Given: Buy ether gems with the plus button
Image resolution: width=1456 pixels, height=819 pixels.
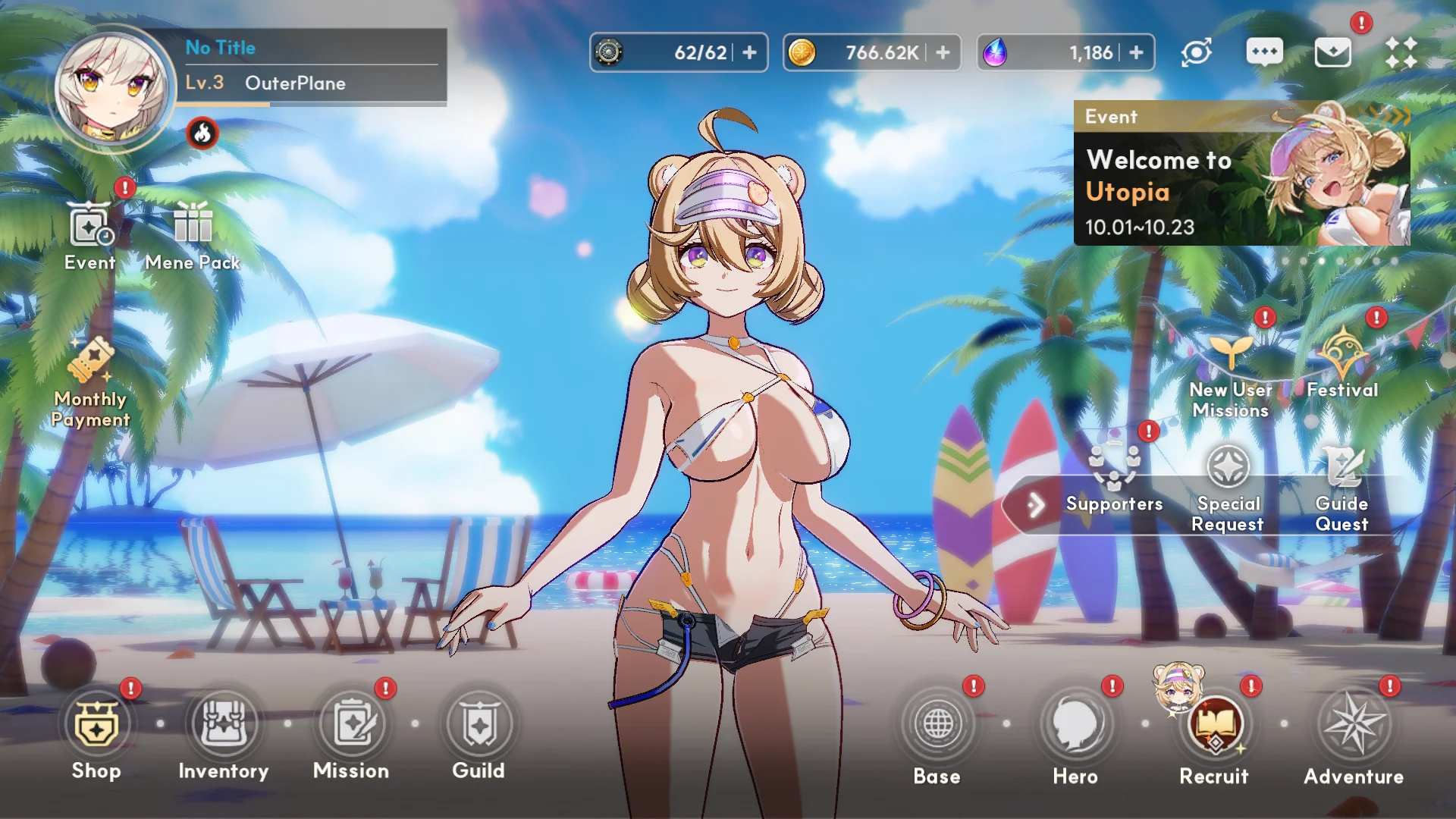Looking at the screenshot, I should [1137, 52].
